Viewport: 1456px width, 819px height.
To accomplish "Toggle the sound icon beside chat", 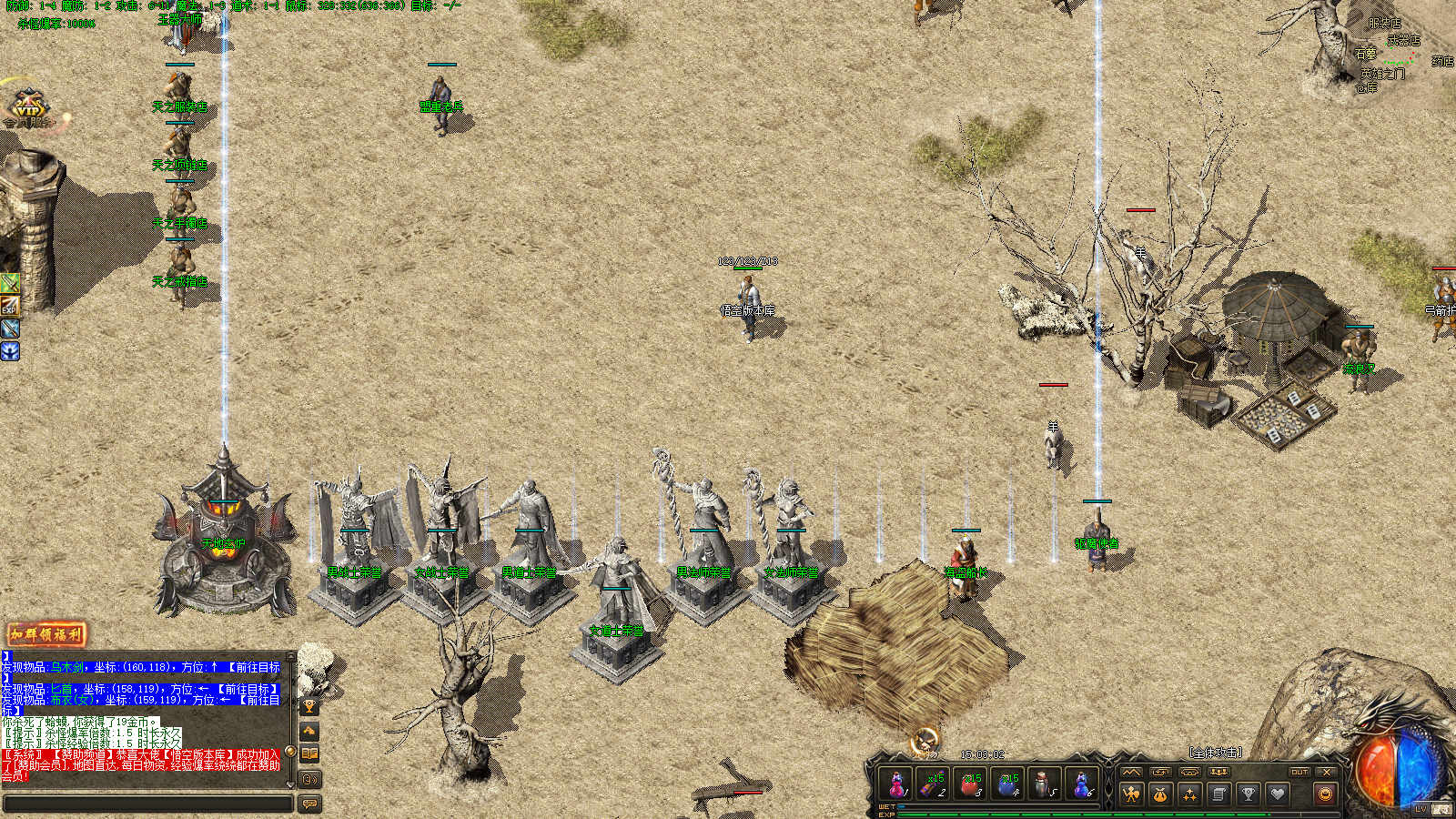I will [x=309, y=779].
